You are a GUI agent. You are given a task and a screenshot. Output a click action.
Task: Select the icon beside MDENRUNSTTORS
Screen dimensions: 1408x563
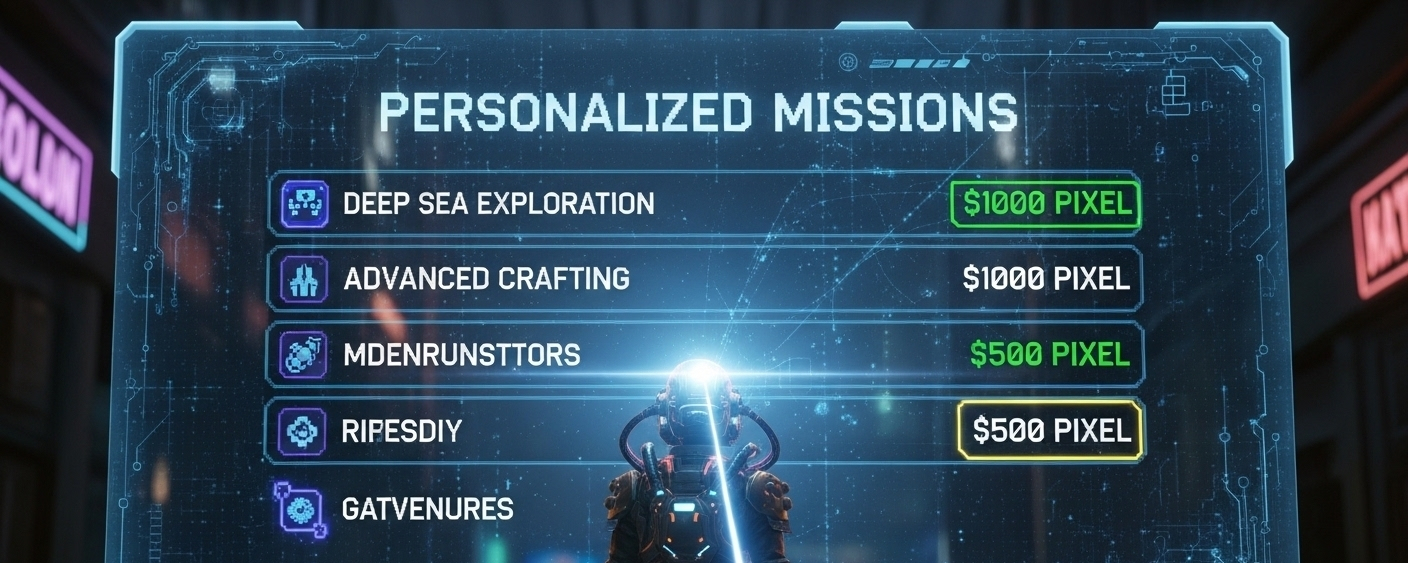pyautogui.click(x=301, y=354)
